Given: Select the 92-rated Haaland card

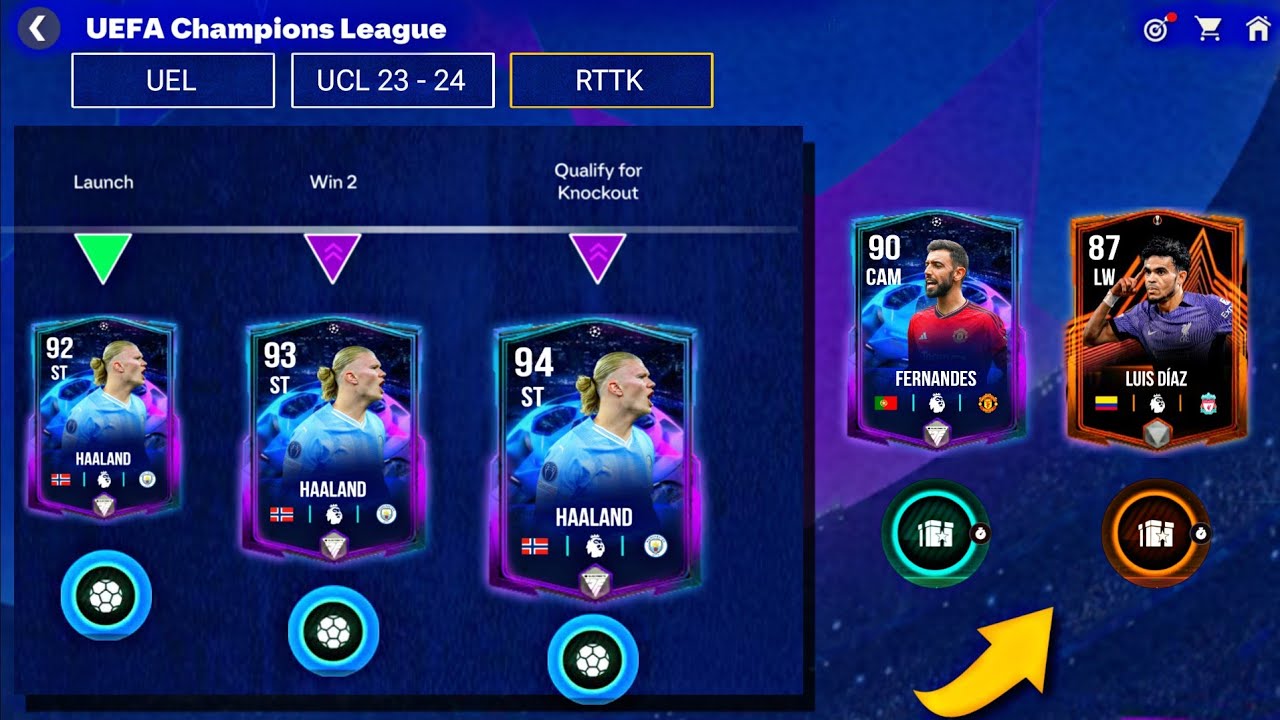Looking at the screenshot, I should (103, 417).
